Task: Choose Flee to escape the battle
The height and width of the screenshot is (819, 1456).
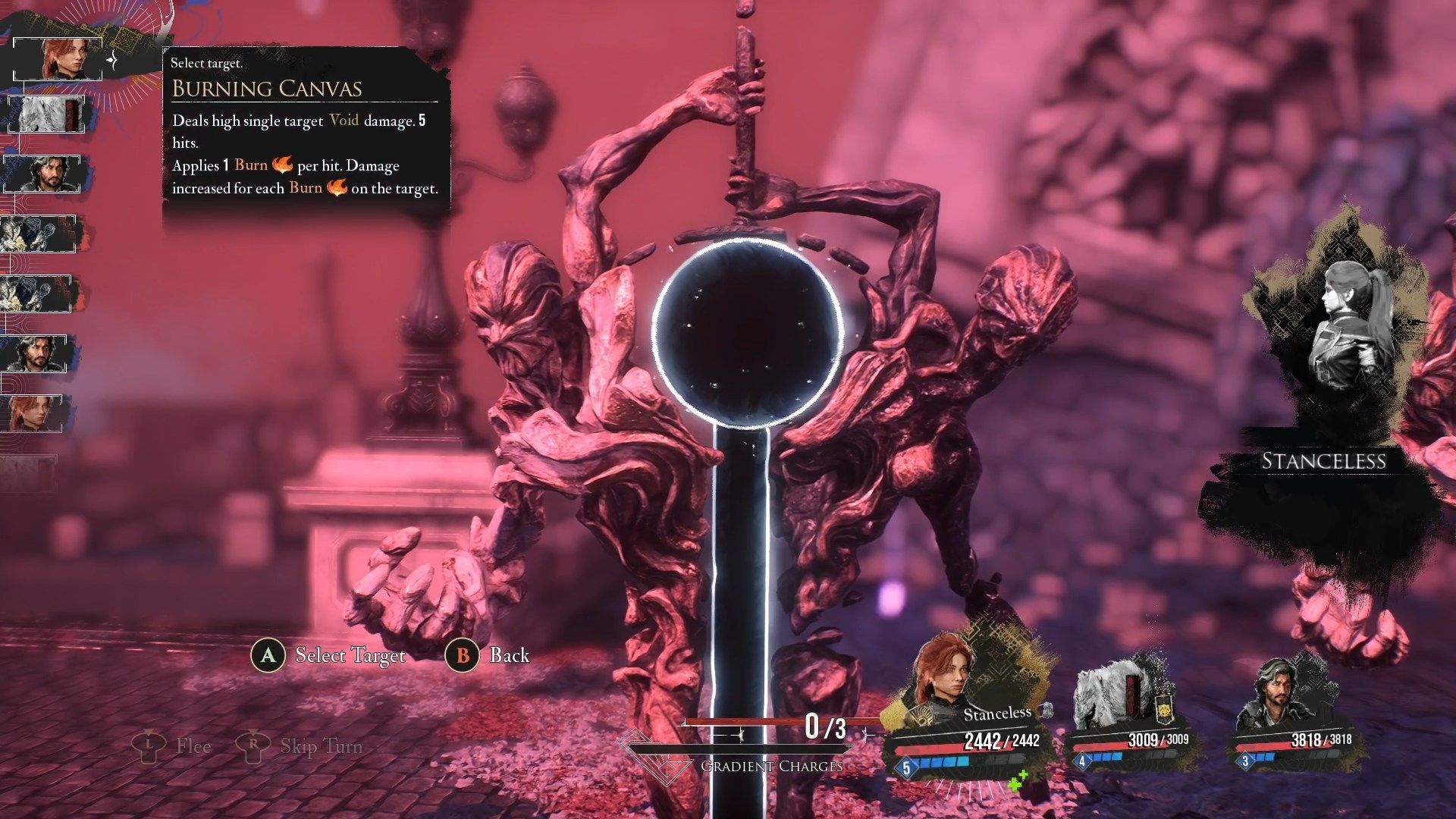Action: click(x=193, y=746)
